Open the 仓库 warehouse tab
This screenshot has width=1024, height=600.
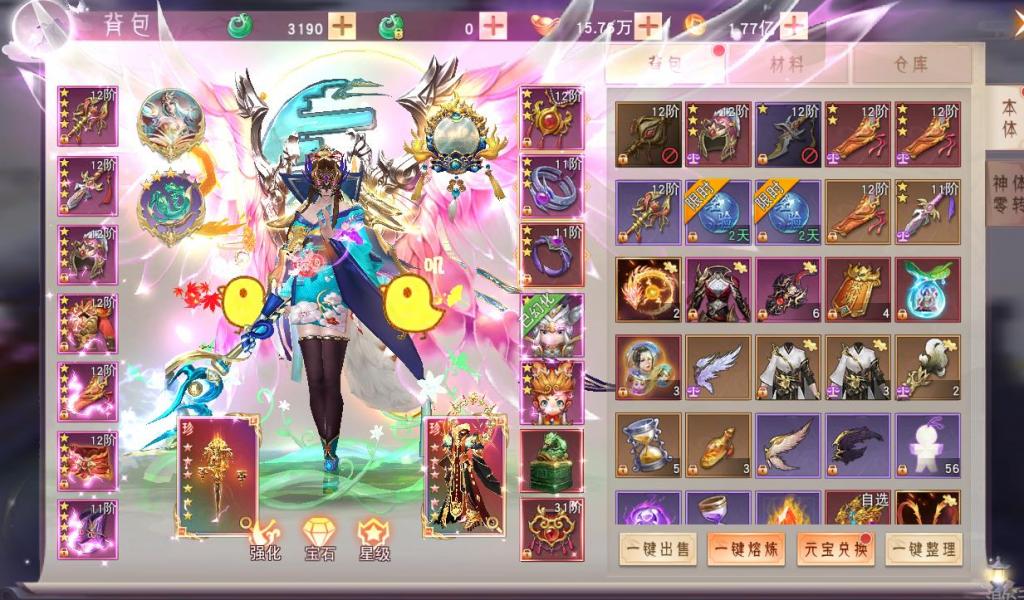(910, 65)
